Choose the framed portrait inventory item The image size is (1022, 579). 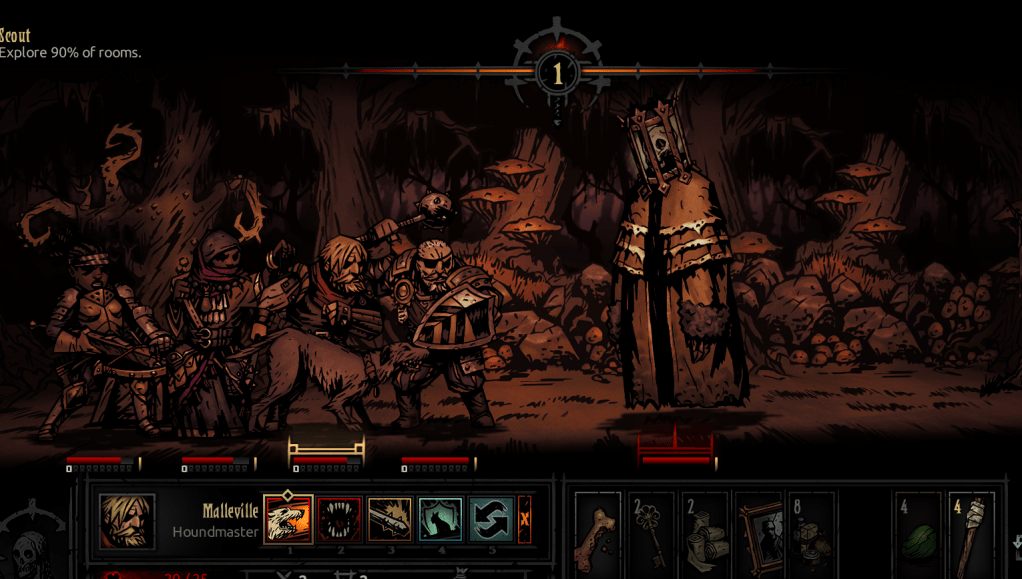[758, 536]
